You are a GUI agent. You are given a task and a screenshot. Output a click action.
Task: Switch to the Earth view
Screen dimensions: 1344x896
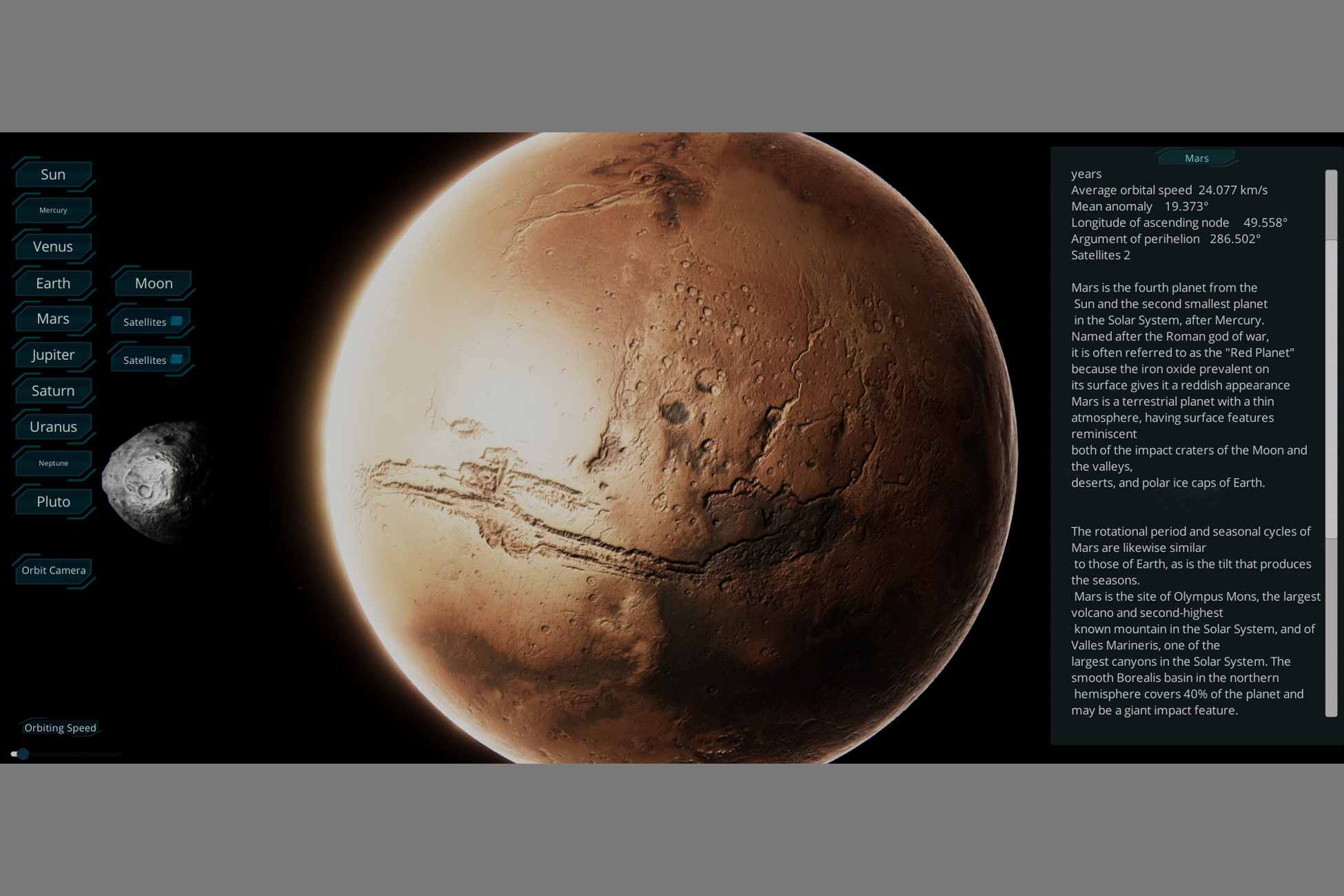pyautogui.click(x=53, y=283)
